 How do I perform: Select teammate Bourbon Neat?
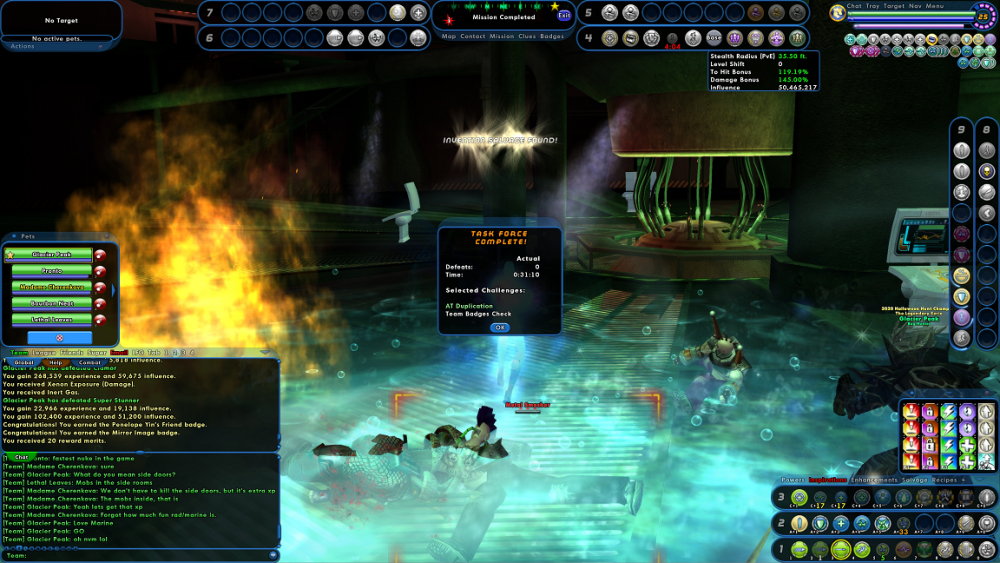[52, 303]
